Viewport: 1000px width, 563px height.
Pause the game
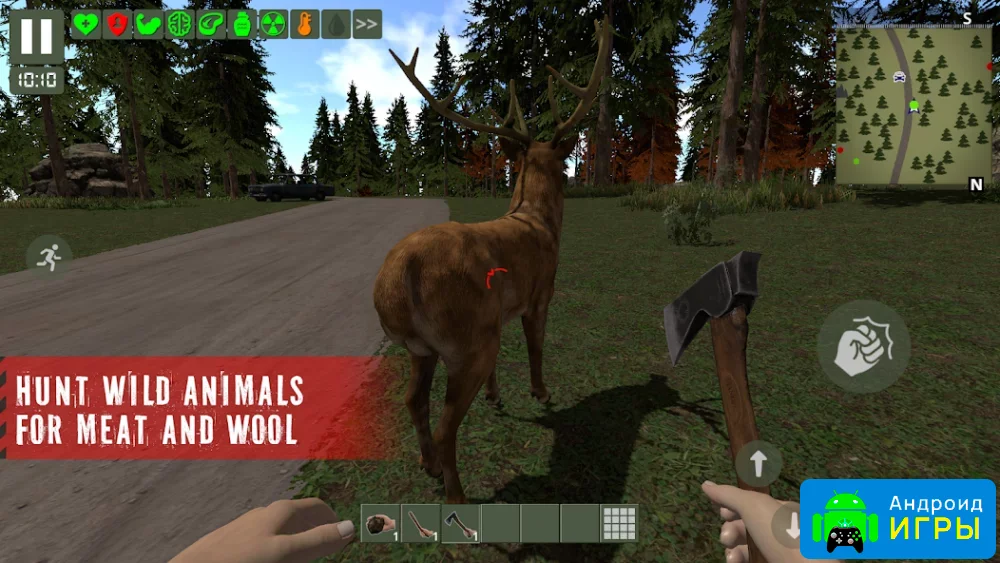tap(36, 36)
